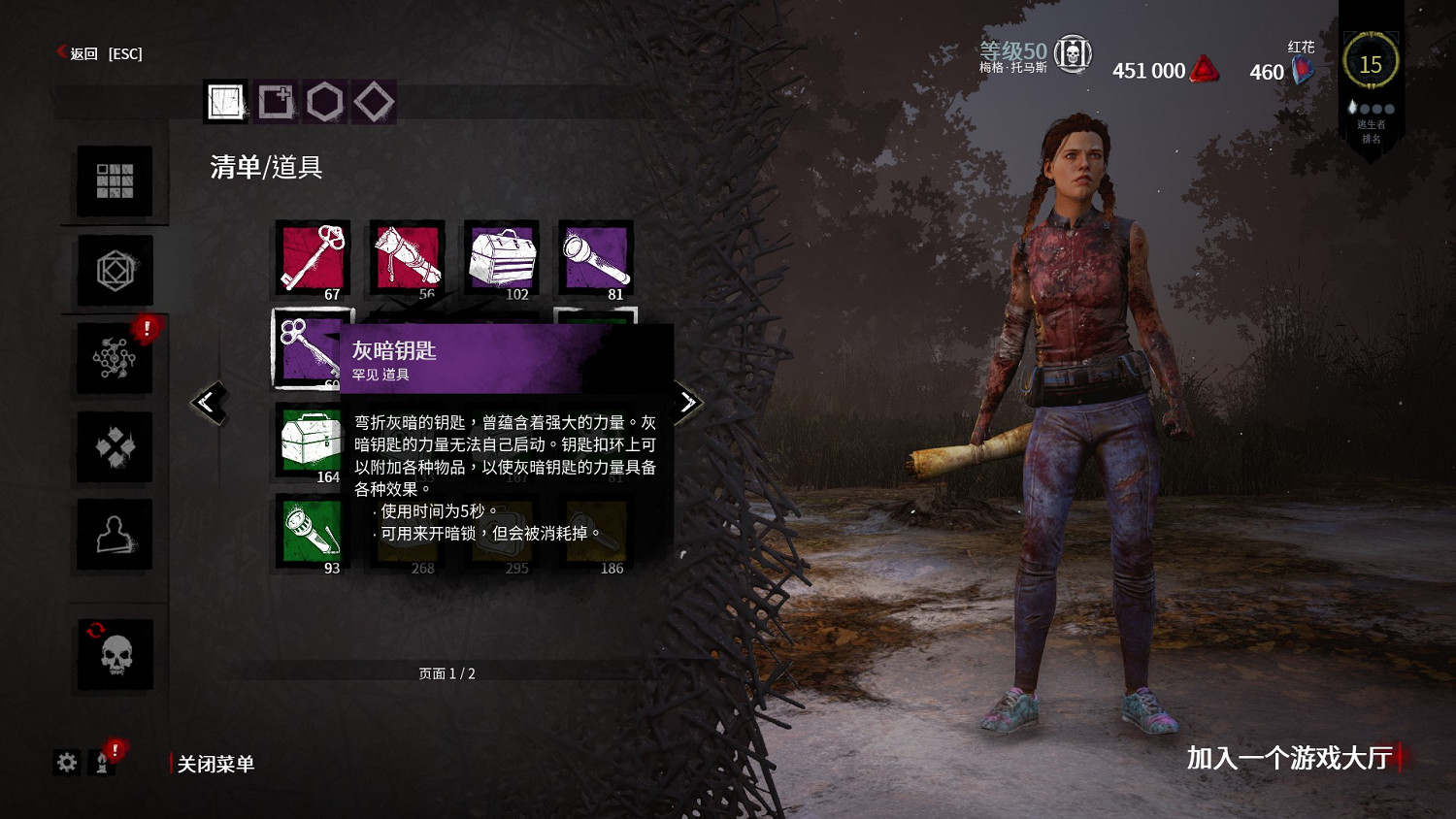The height and width of the screenshot is (819, 1456).
Task: Join a game lobby with 加入一个游戏大厅
Action: [x=1289, y=757]
